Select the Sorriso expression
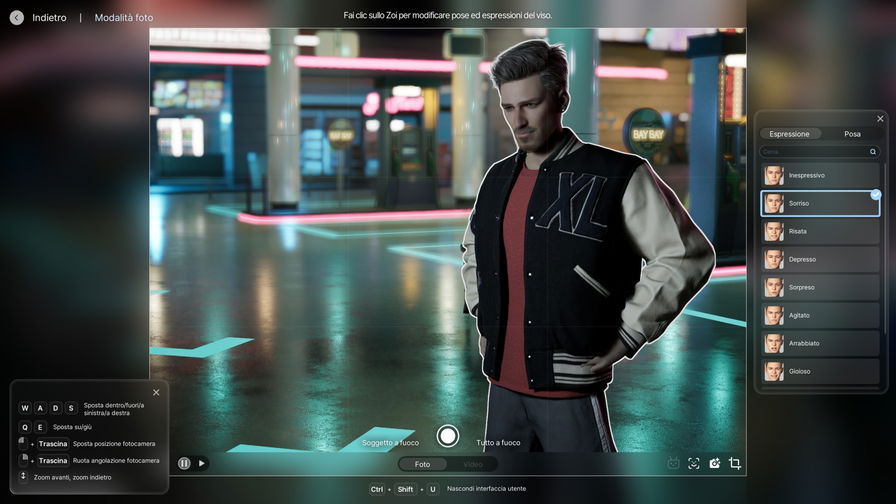896x504 pixels. [x=820, y=204]
